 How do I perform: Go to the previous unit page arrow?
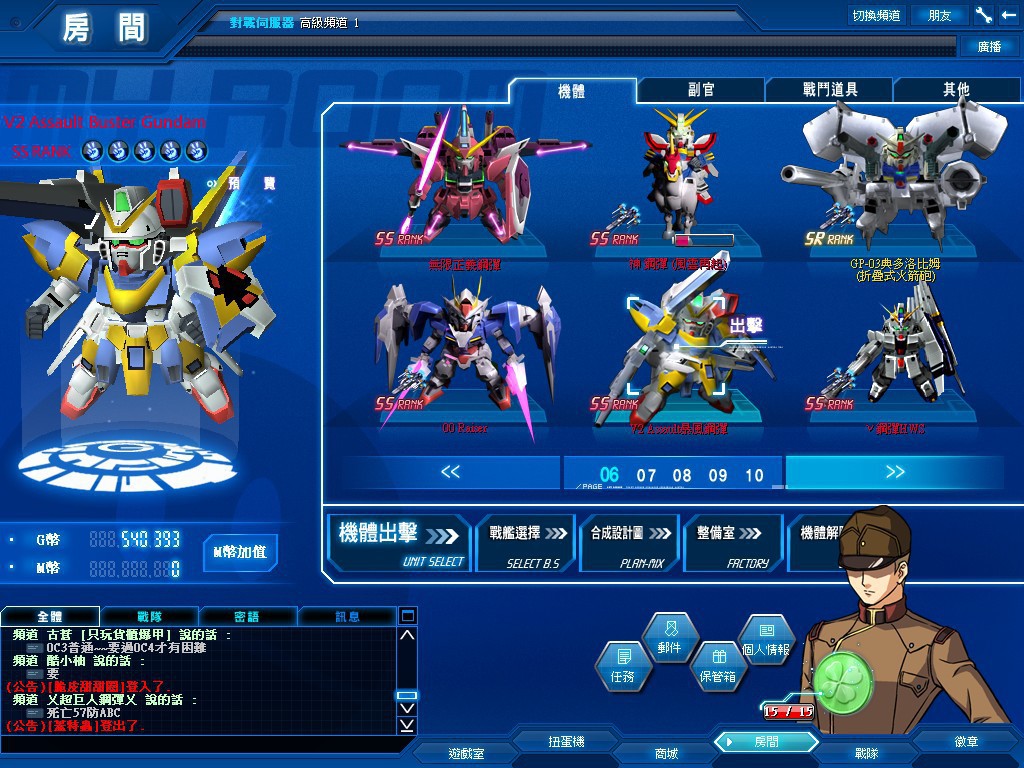click(451, 473)
